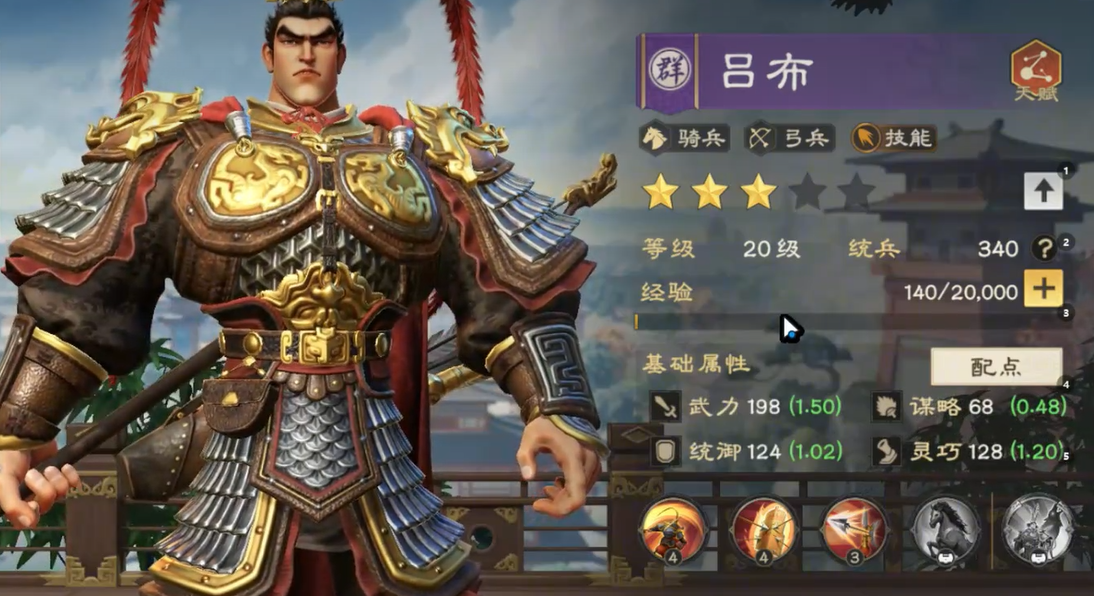Open the 配点 attribute allocation
This screenshot has width=1094, height=596.
(x=996, y=367)
